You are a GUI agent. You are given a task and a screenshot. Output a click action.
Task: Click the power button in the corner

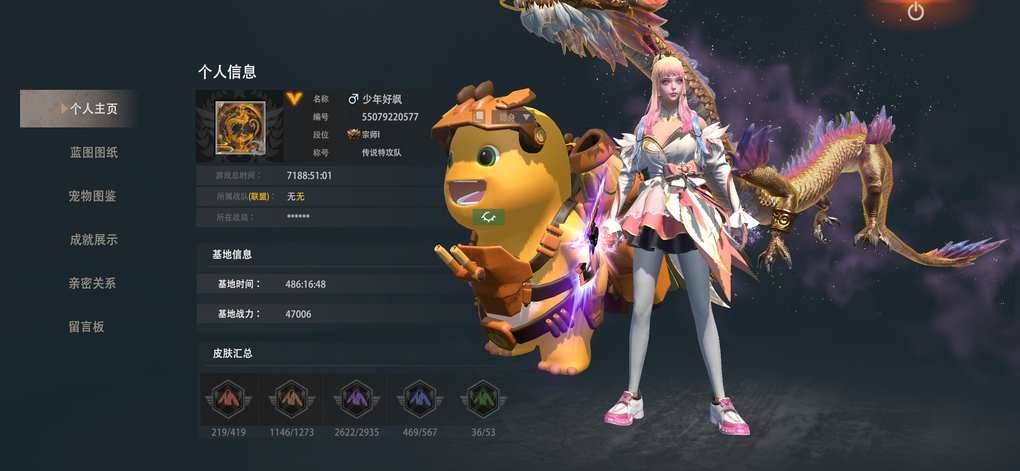point(915,12)
